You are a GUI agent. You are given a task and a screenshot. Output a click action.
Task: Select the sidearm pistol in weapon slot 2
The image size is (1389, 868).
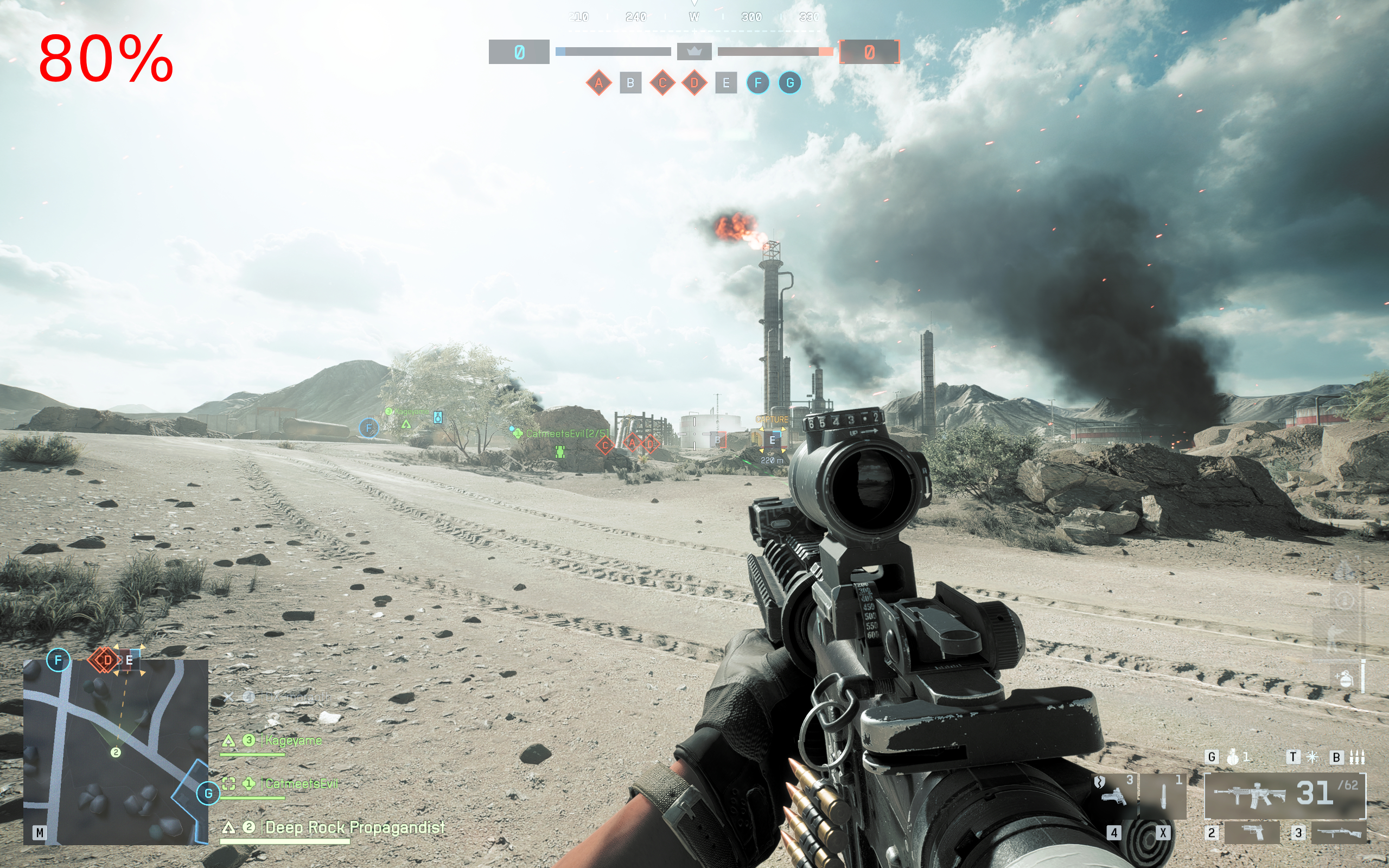pos(1252,834)
